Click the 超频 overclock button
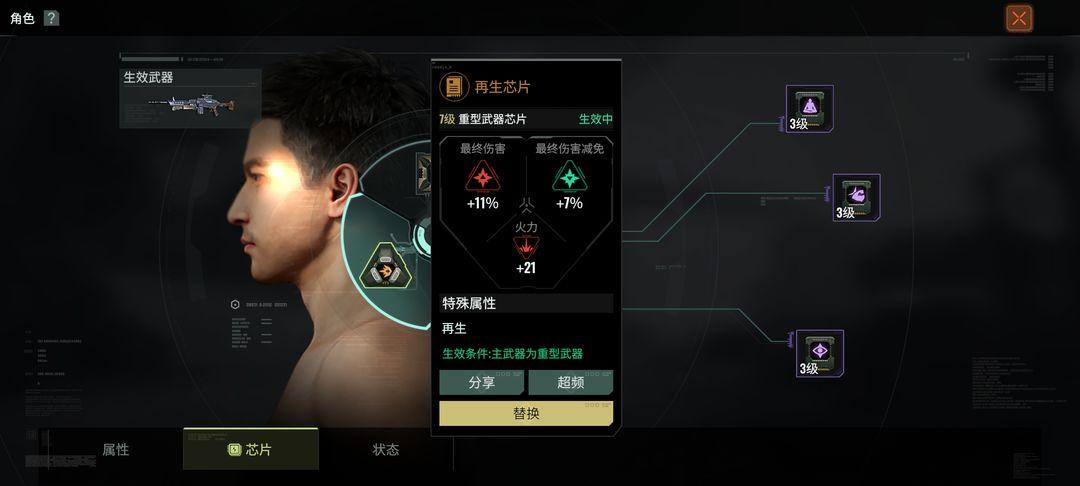Viewport: 1080px width, 486px height. [x=570, y=382]
